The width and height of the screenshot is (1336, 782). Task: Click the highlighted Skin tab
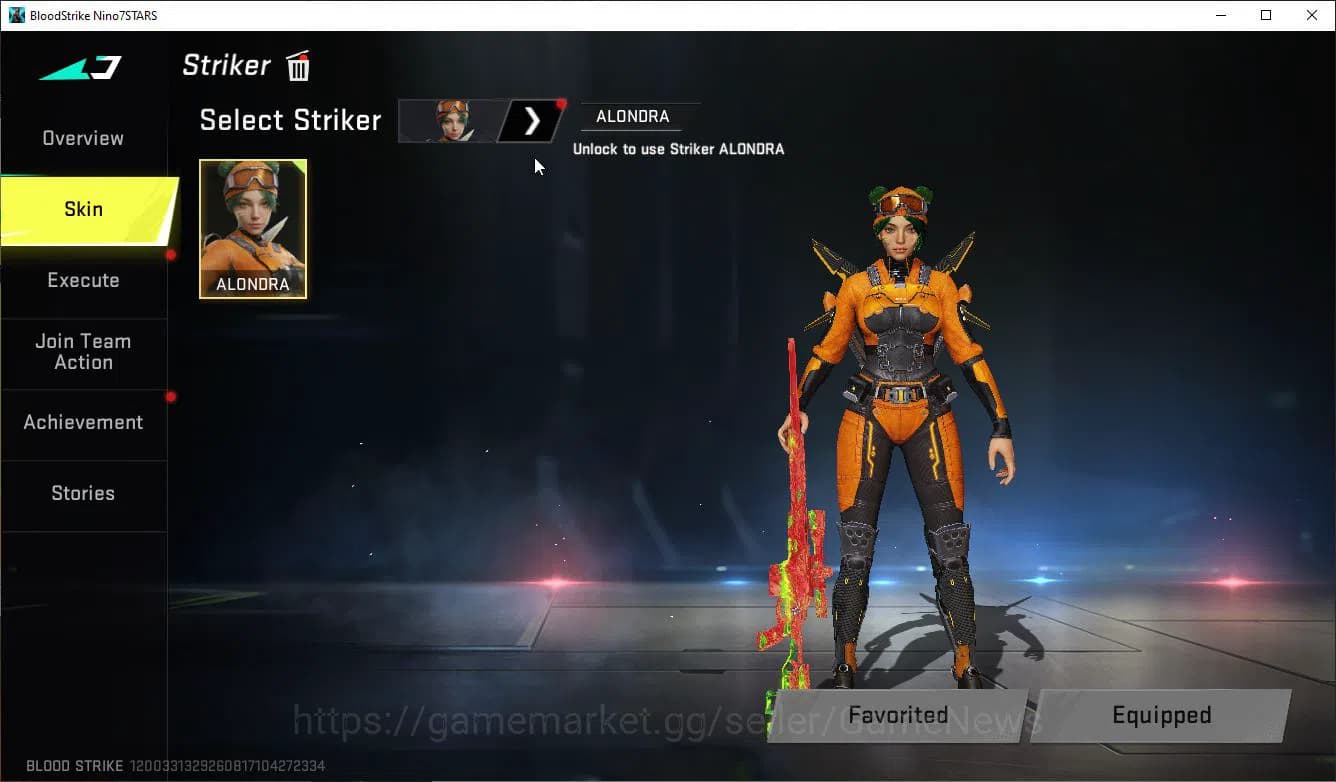[82, 209]
